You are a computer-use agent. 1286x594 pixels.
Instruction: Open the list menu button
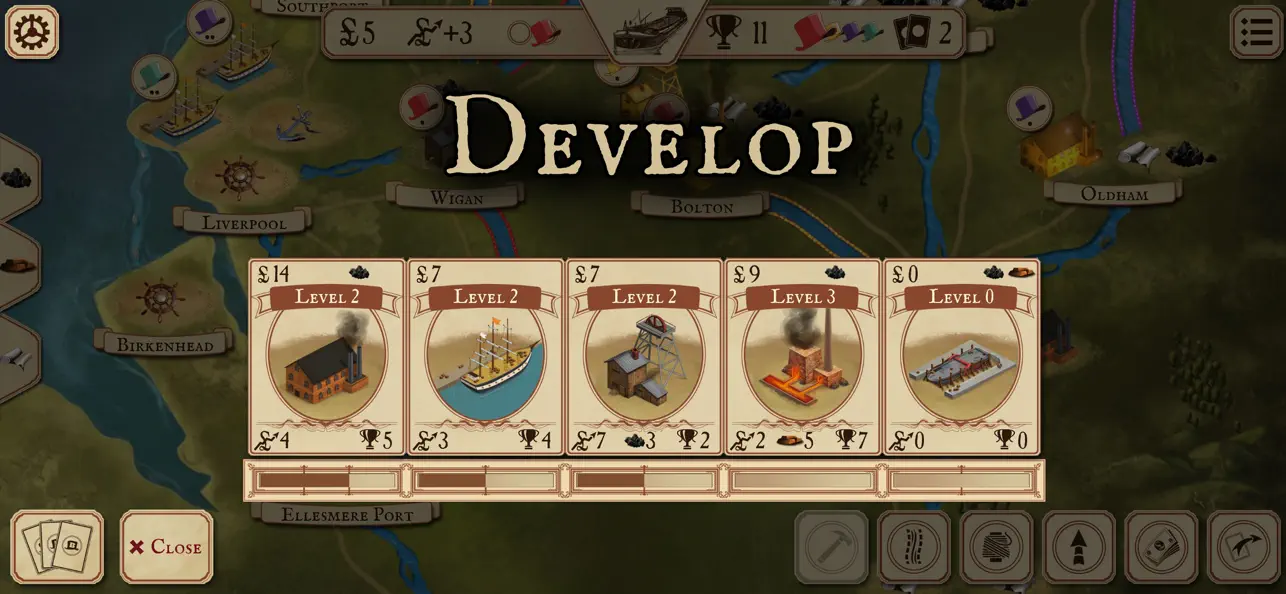pos(1255,32)
